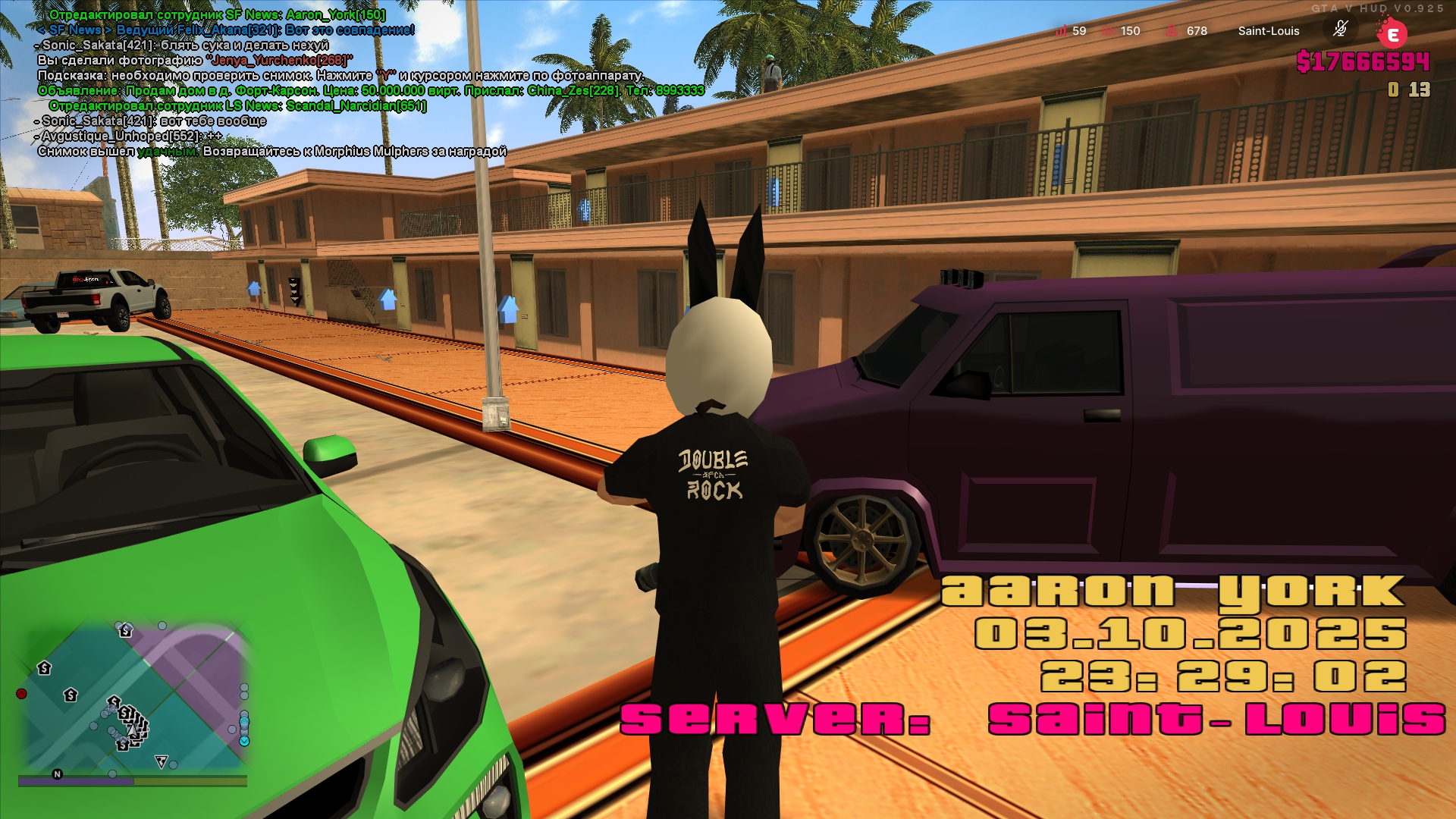Select the North compass marker on minimap
Viewport: 1456px width, 819px height.
57,774
